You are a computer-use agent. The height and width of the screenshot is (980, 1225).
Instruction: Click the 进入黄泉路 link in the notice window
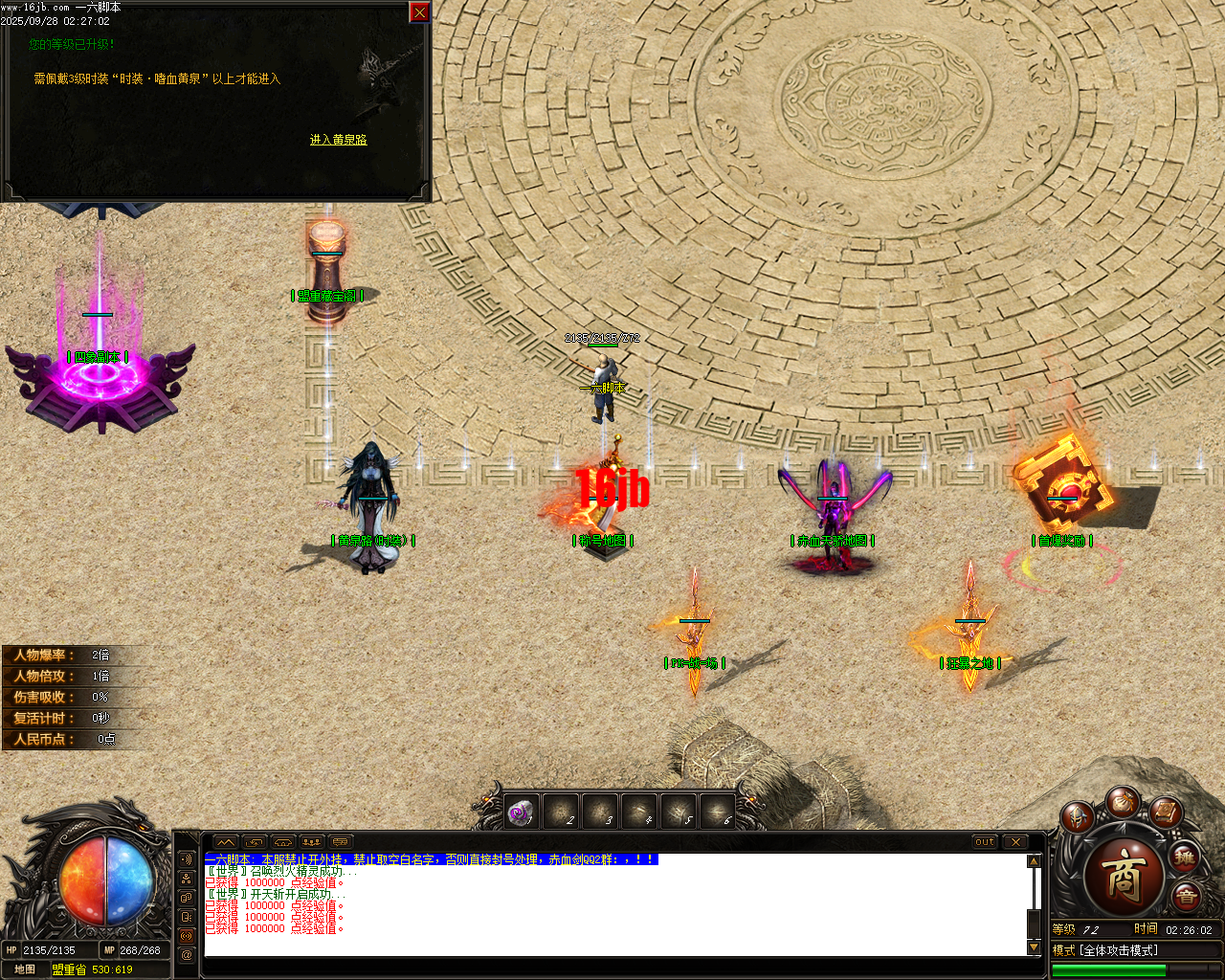(341, 139)
